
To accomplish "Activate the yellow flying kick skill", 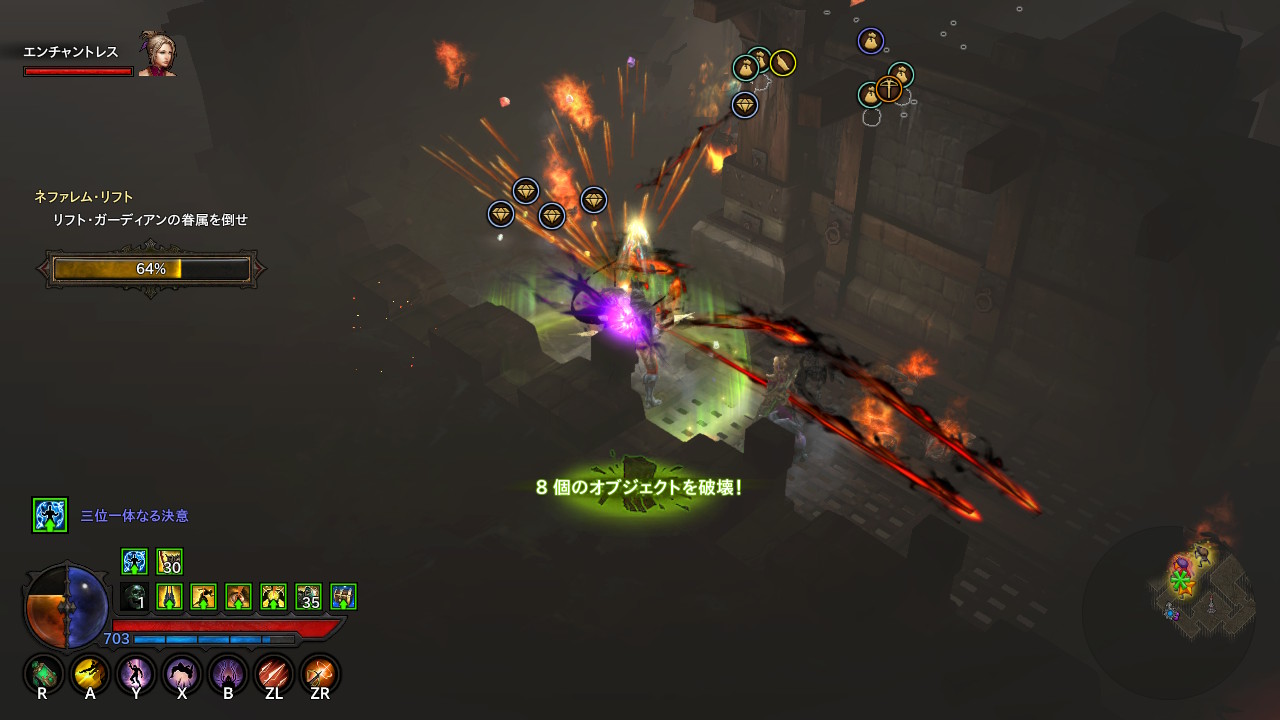I will coord(90,674).
